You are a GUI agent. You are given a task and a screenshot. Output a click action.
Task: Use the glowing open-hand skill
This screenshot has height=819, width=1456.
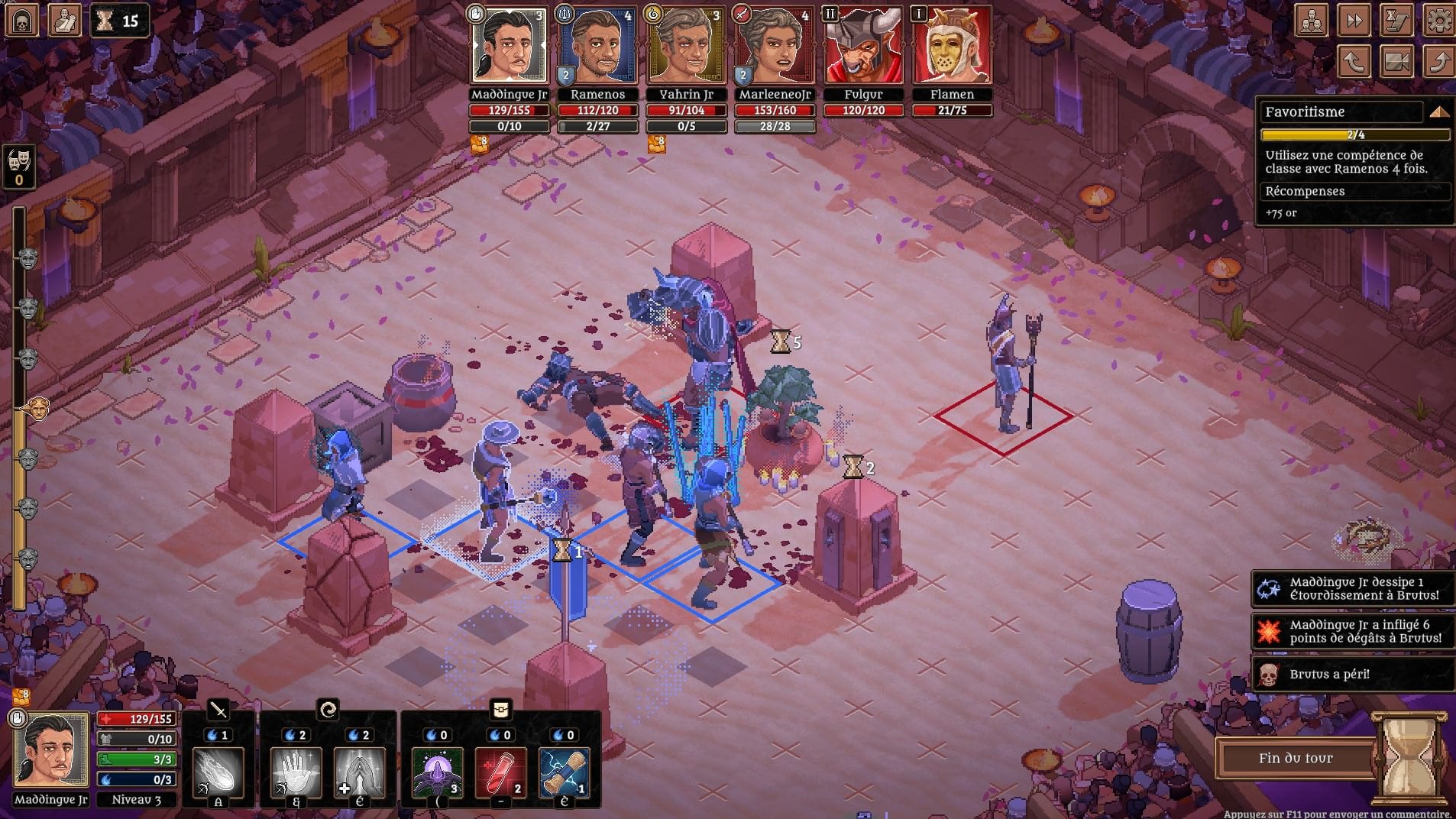(296, 772)
